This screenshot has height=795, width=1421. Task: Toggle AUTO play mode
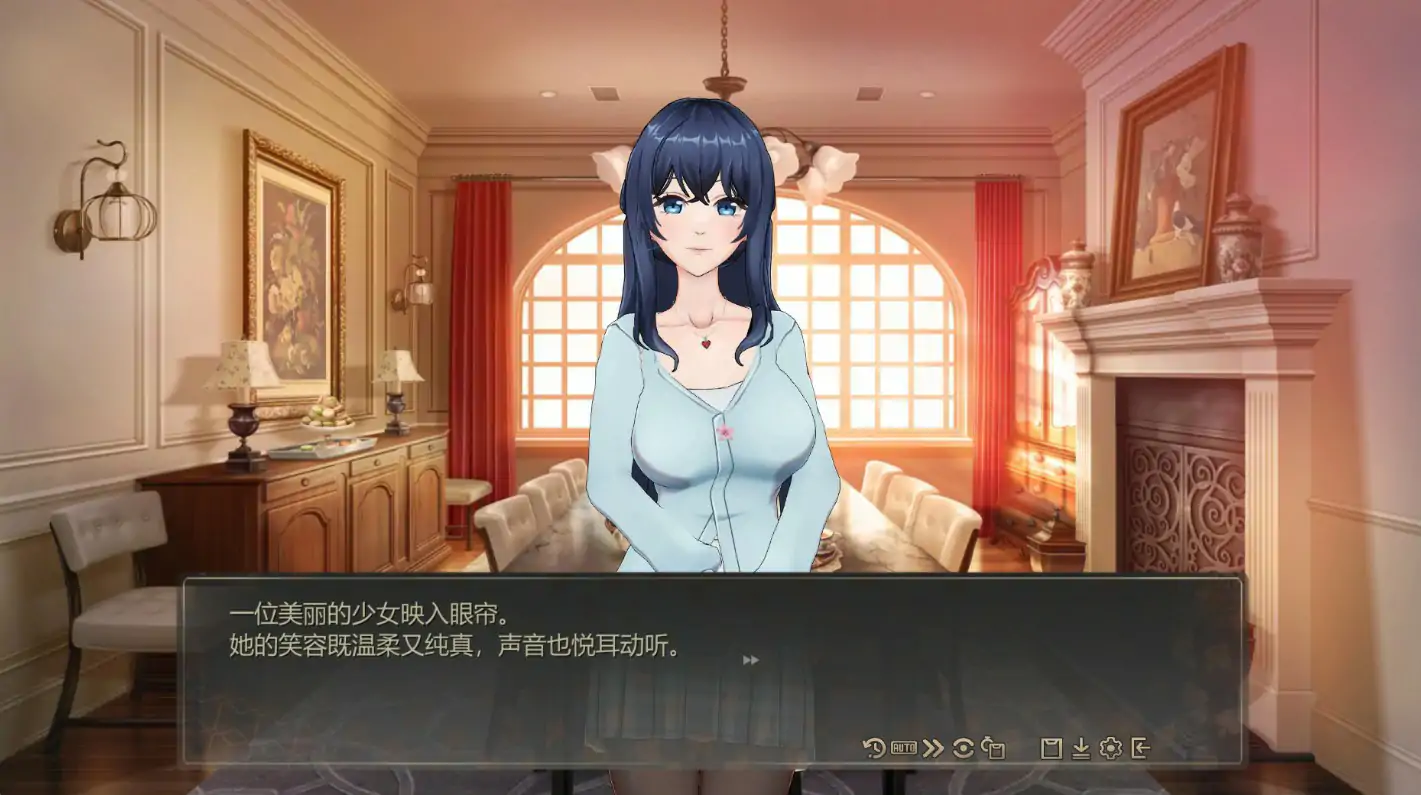[x=904, y=748]
